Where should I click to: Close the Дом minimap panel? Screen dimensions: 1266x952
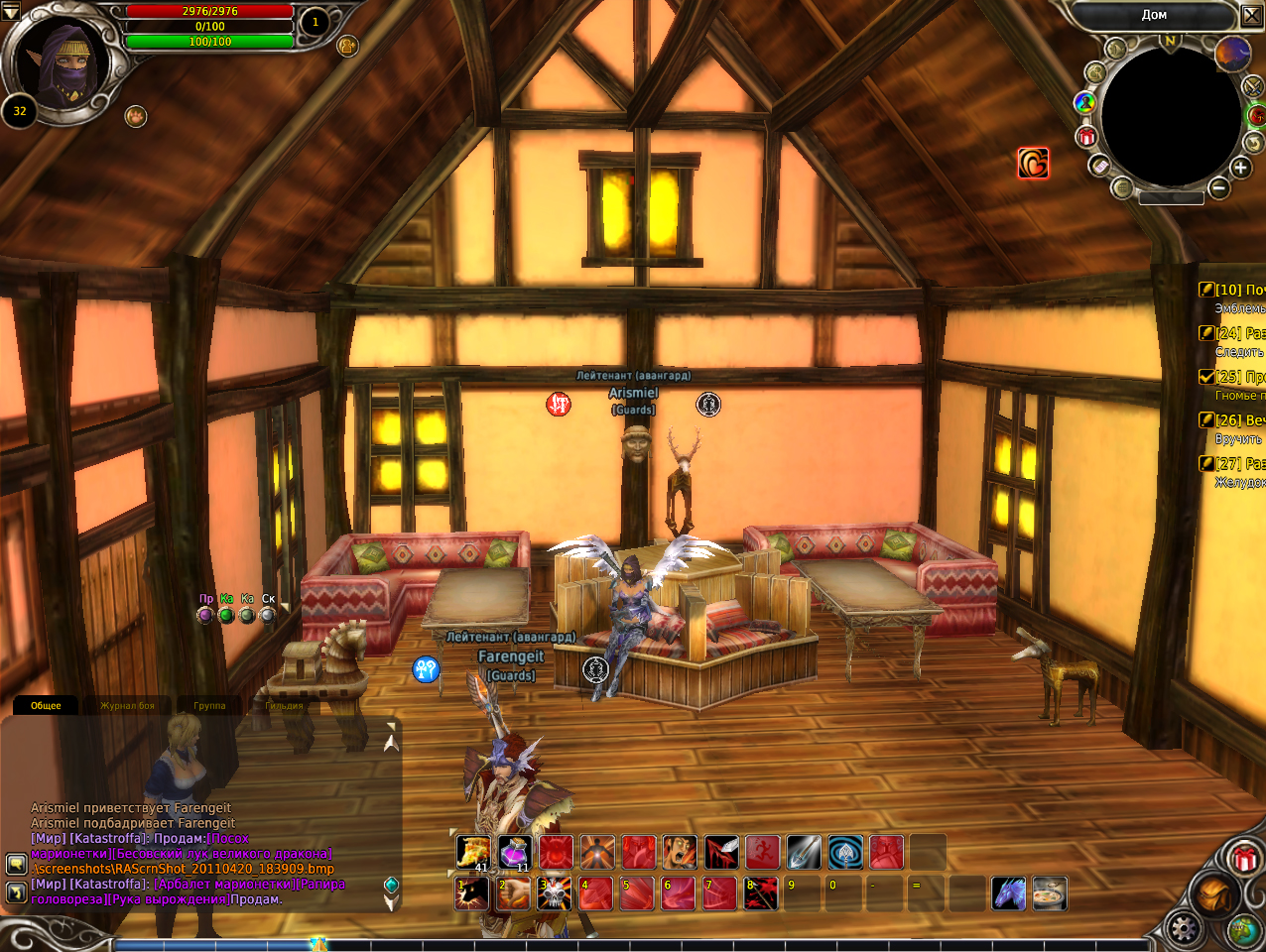1251,16
